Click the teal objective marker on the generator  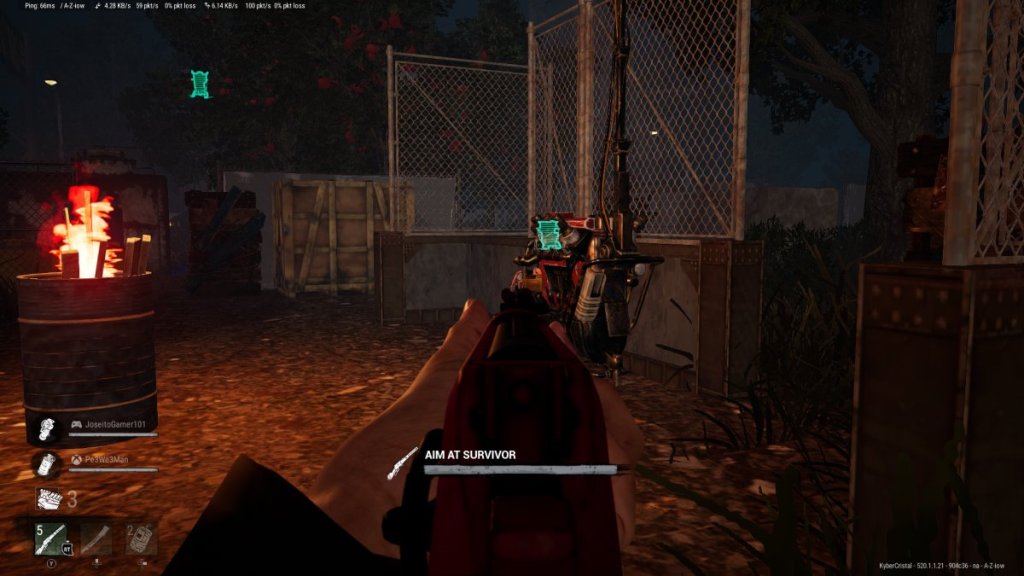coord(548,235)
